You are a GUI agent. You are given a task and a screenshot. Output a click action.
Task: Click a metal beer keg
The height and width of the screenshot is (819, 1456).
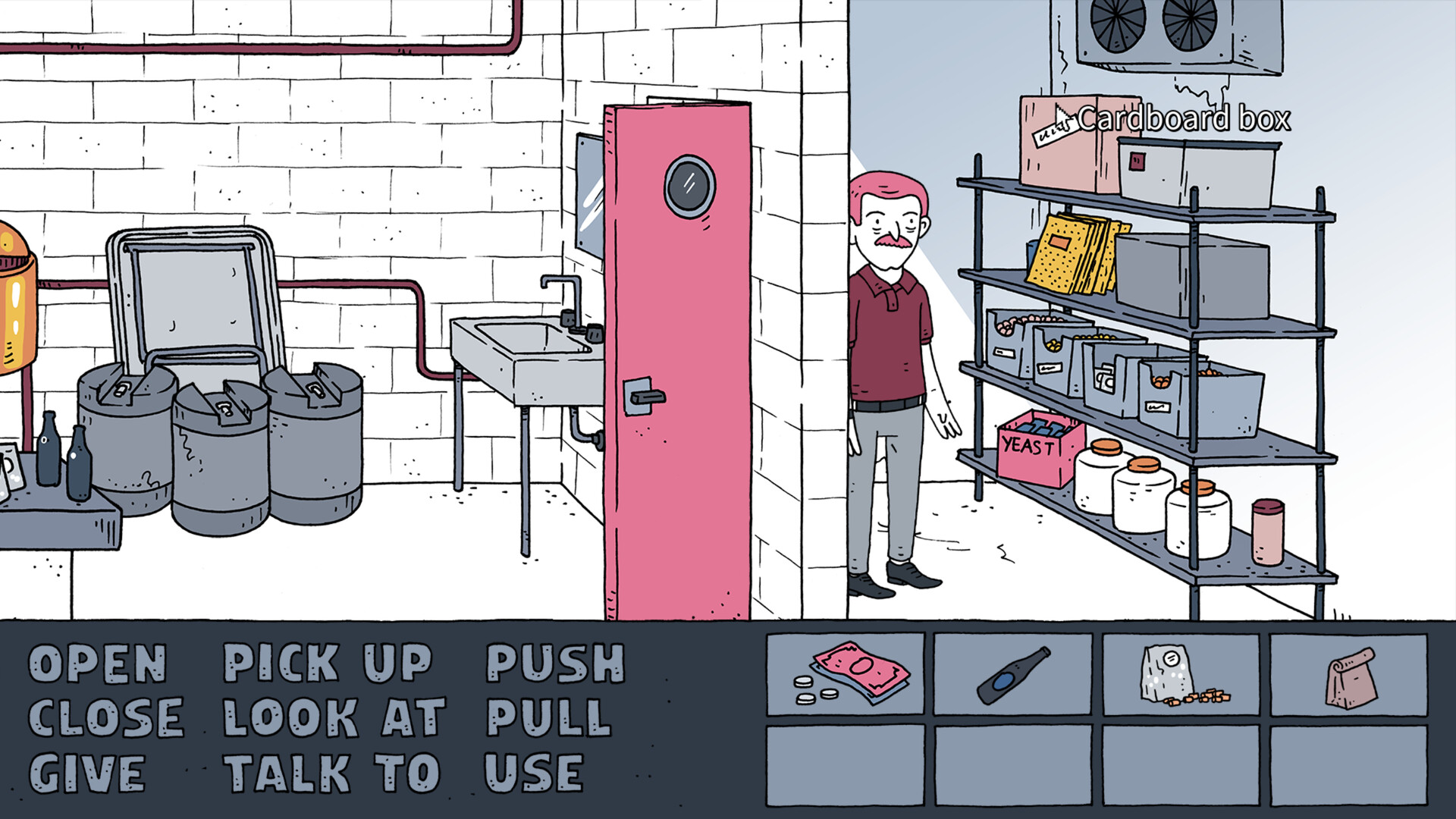pyautogui.click(x=220, y=455)
